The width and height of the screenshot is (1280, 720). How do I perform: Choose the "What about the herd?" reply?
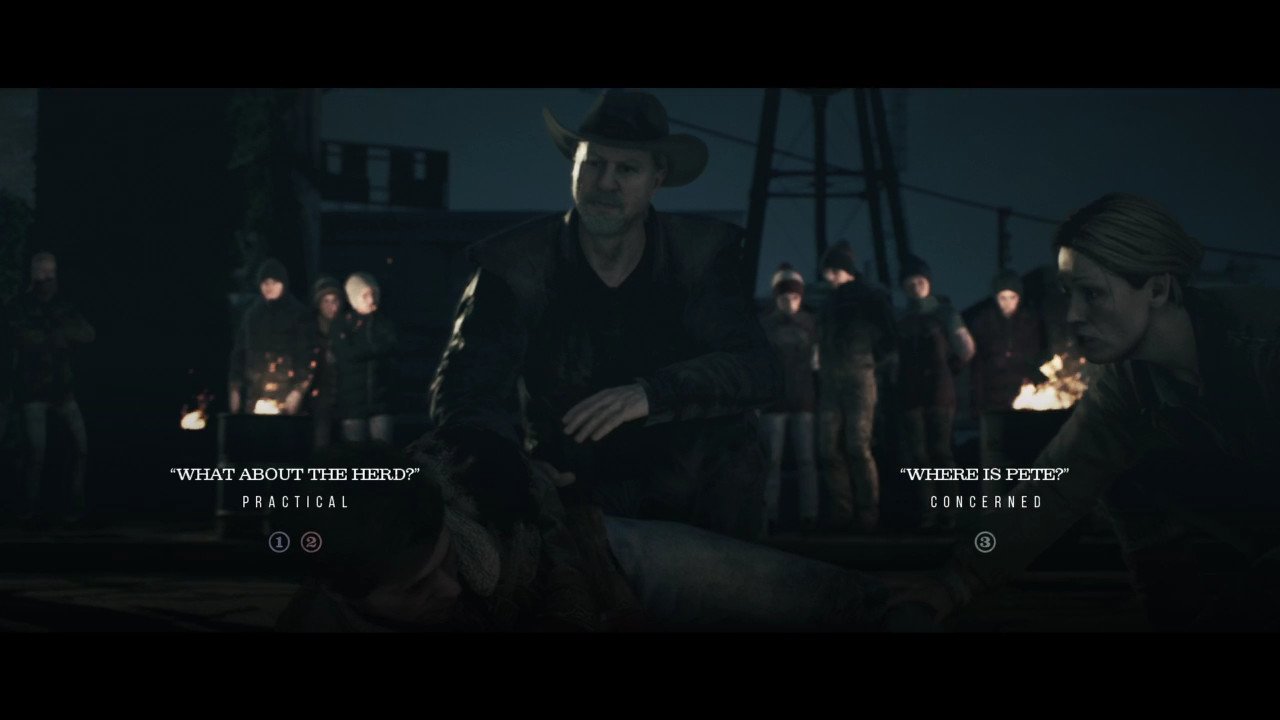pos(295,474)
